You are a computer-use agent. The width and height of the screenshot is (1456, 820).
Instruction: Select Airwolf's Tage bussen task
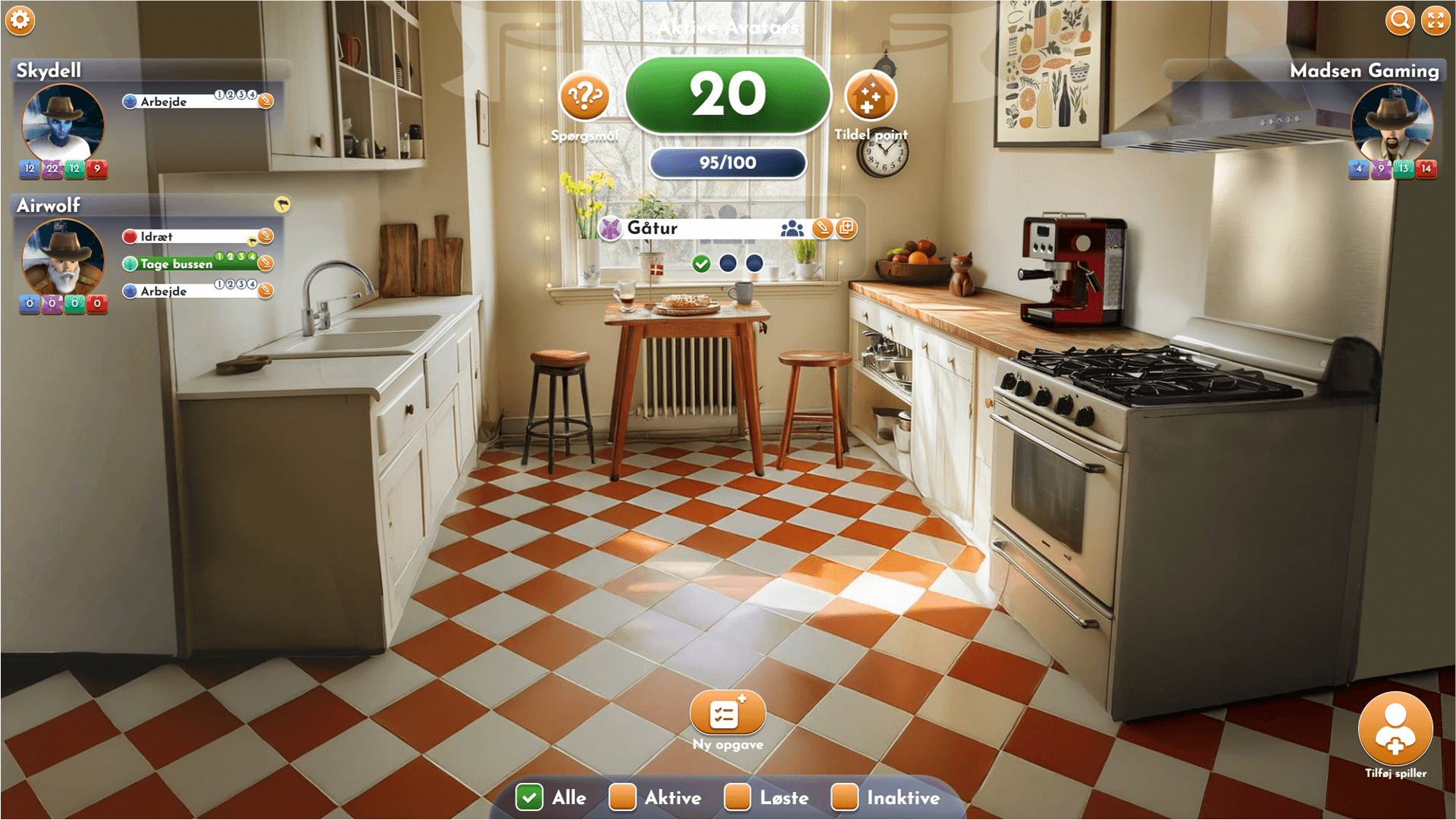point(177,264)
